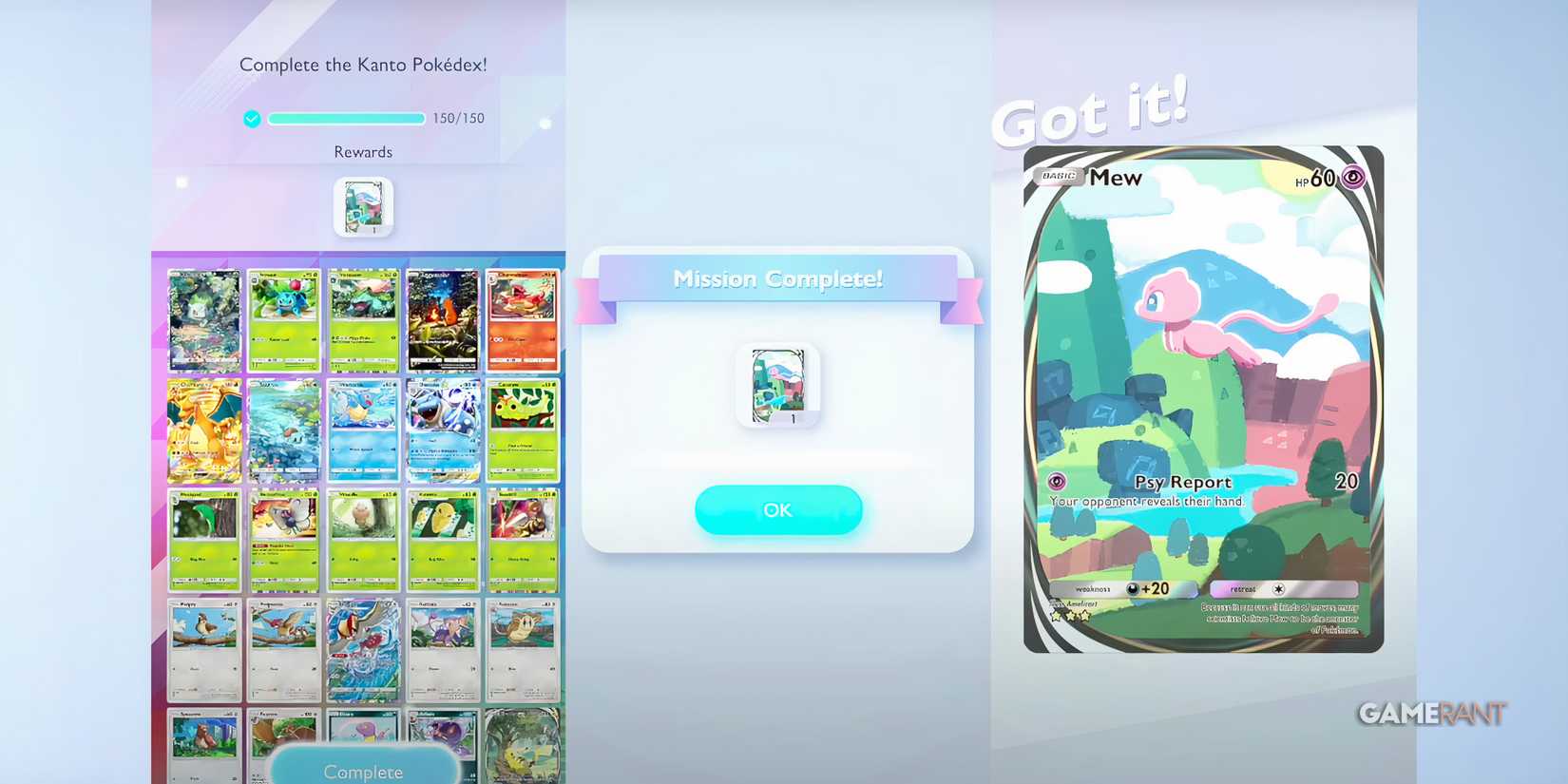Open the Charizard ex card in the Pokédex
This screenshot has width=1568, height=784.
[203, 430]
